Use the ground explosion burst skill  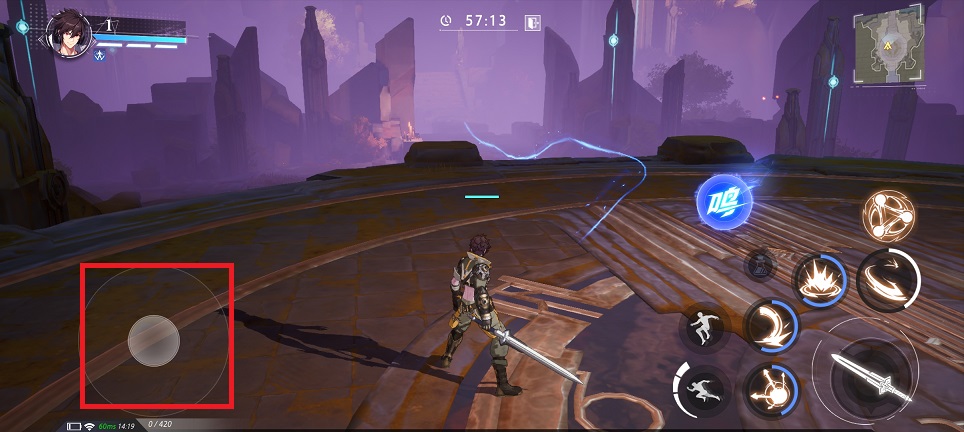[x=819, y=279]
